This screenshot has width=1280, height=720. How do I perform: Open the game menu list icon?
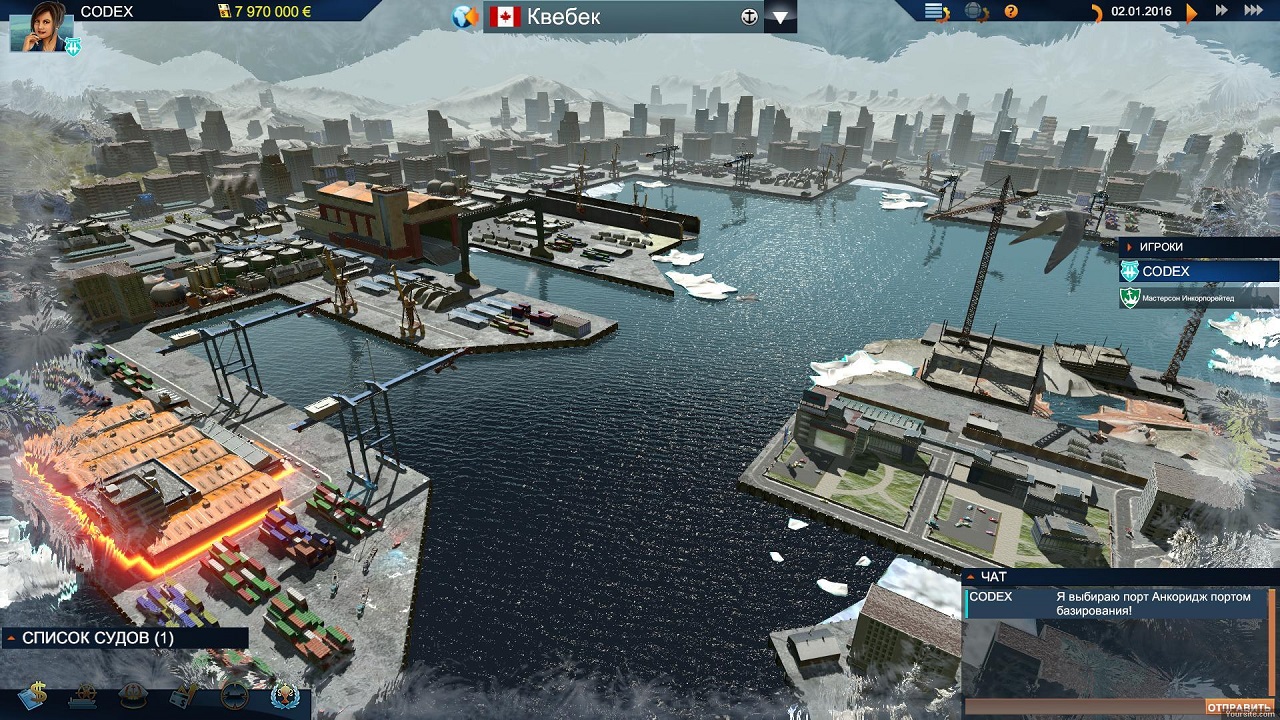click(x=935, y=12)
